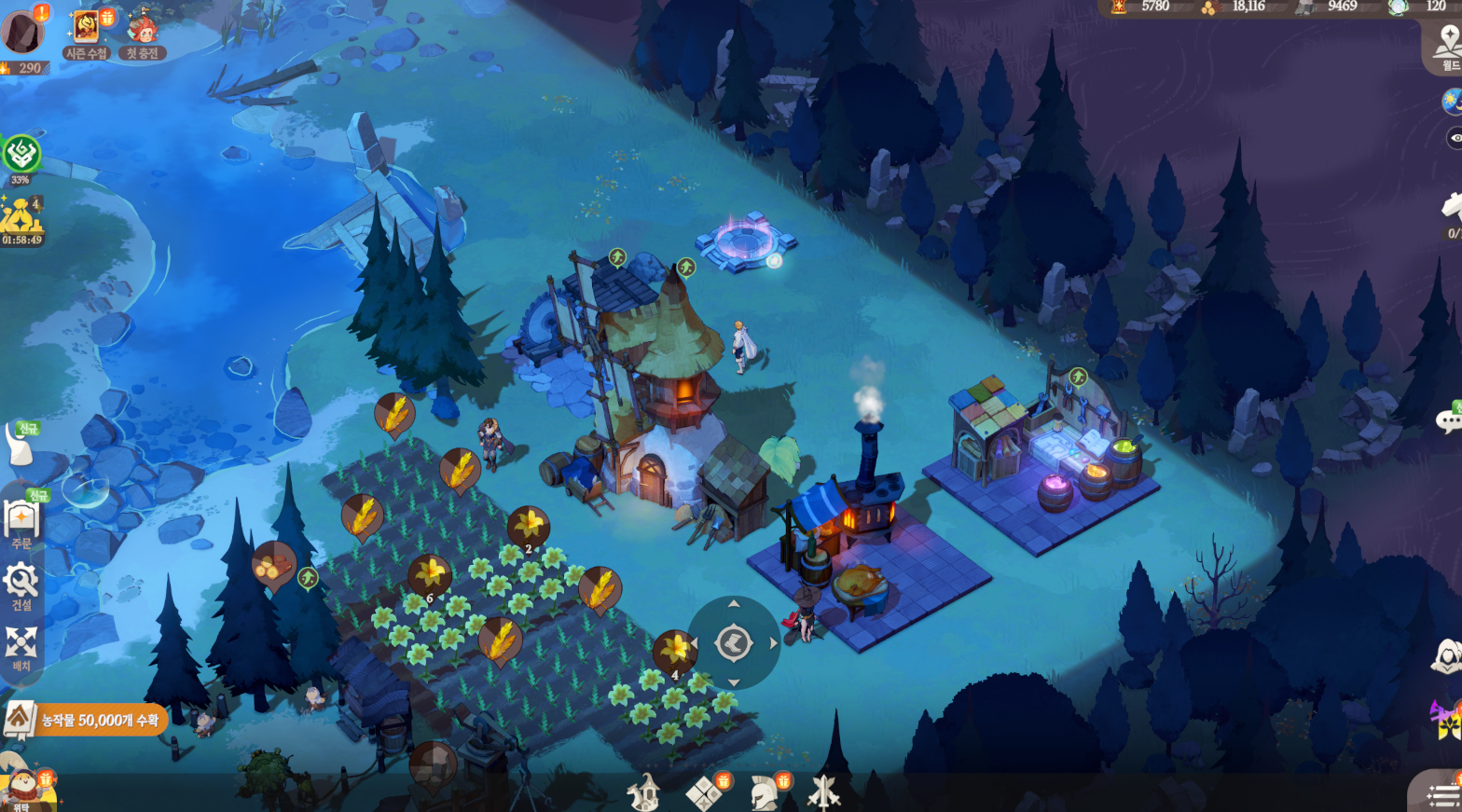Open the white hooded figure icon
1462x812 pixels.
pos(1446,657)
